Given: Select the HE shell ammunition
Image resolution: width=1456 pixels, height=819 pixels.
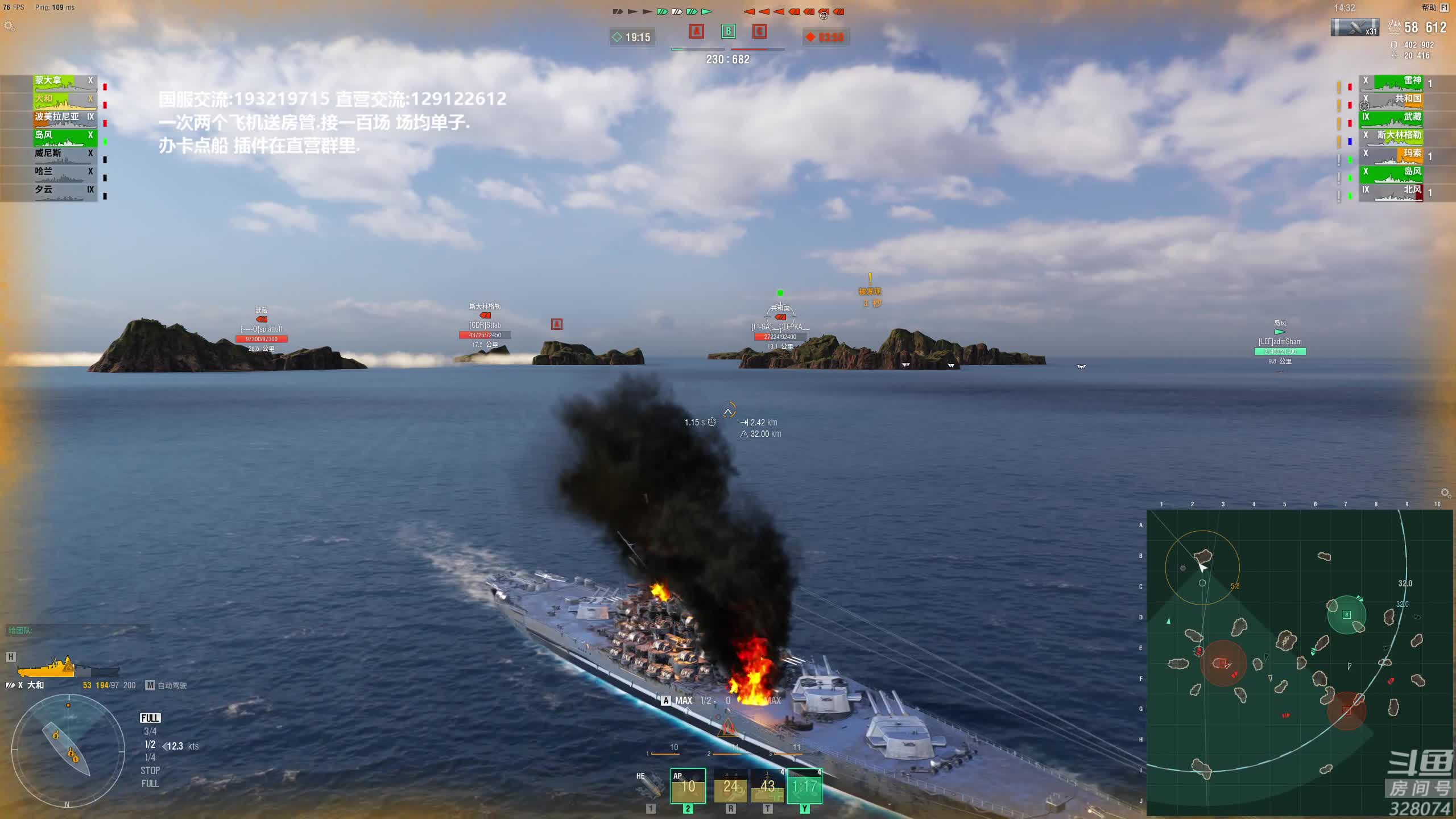Looking at the screenshot, I should click(x=650, y=786).
